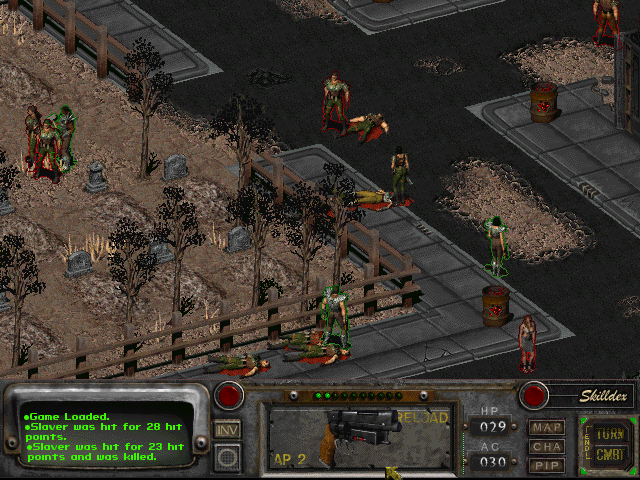Click the green message log display
The image size is (640, 480).
tap(105, 436)
